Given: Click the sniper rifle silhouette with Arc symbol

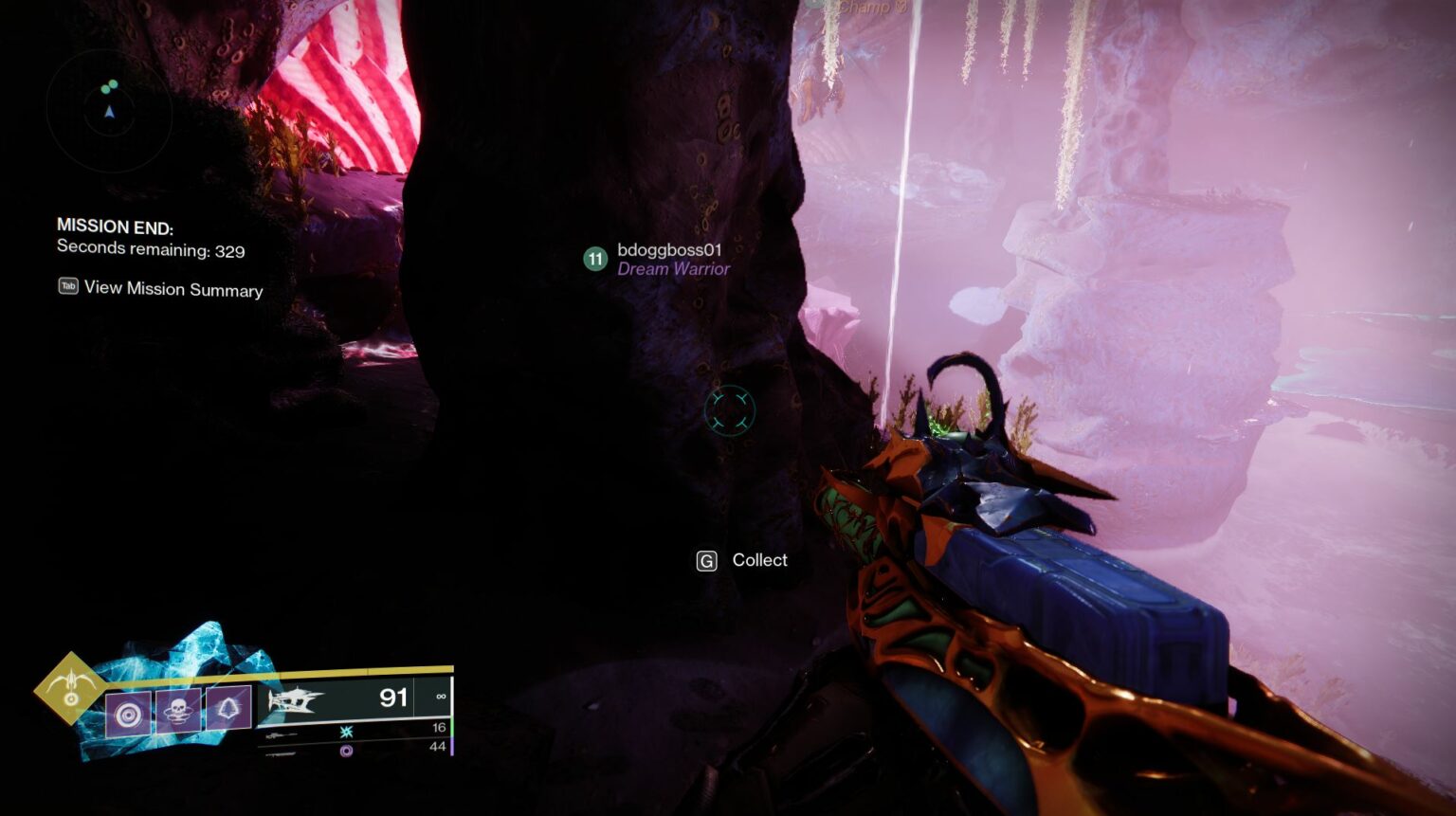Looking at the screenshot, I should click(x=283, y=733).
